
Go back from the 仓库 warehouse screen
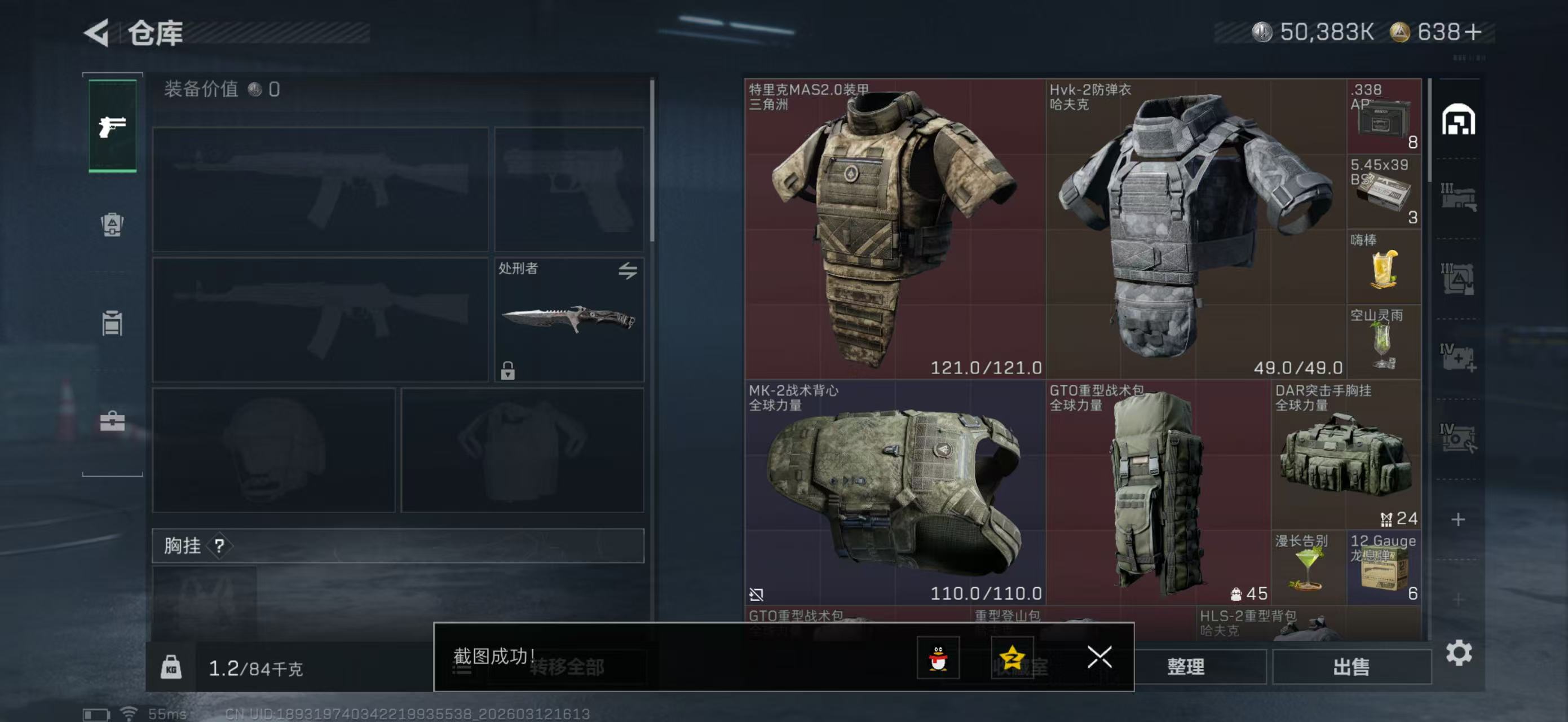point(97,32)
